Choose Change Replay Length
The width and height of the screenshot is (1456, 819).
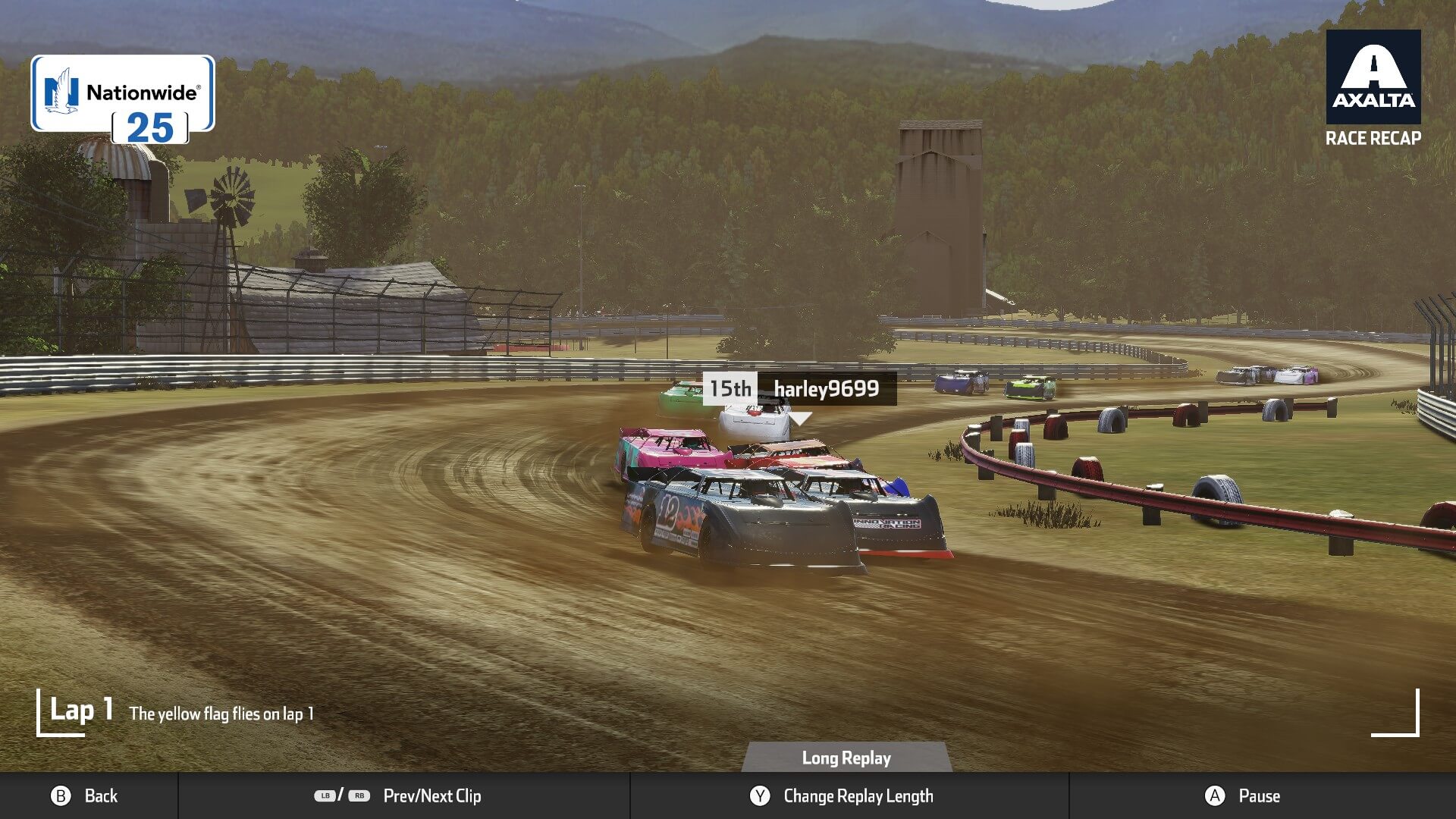pyautogui.click(x=842, y=795)
